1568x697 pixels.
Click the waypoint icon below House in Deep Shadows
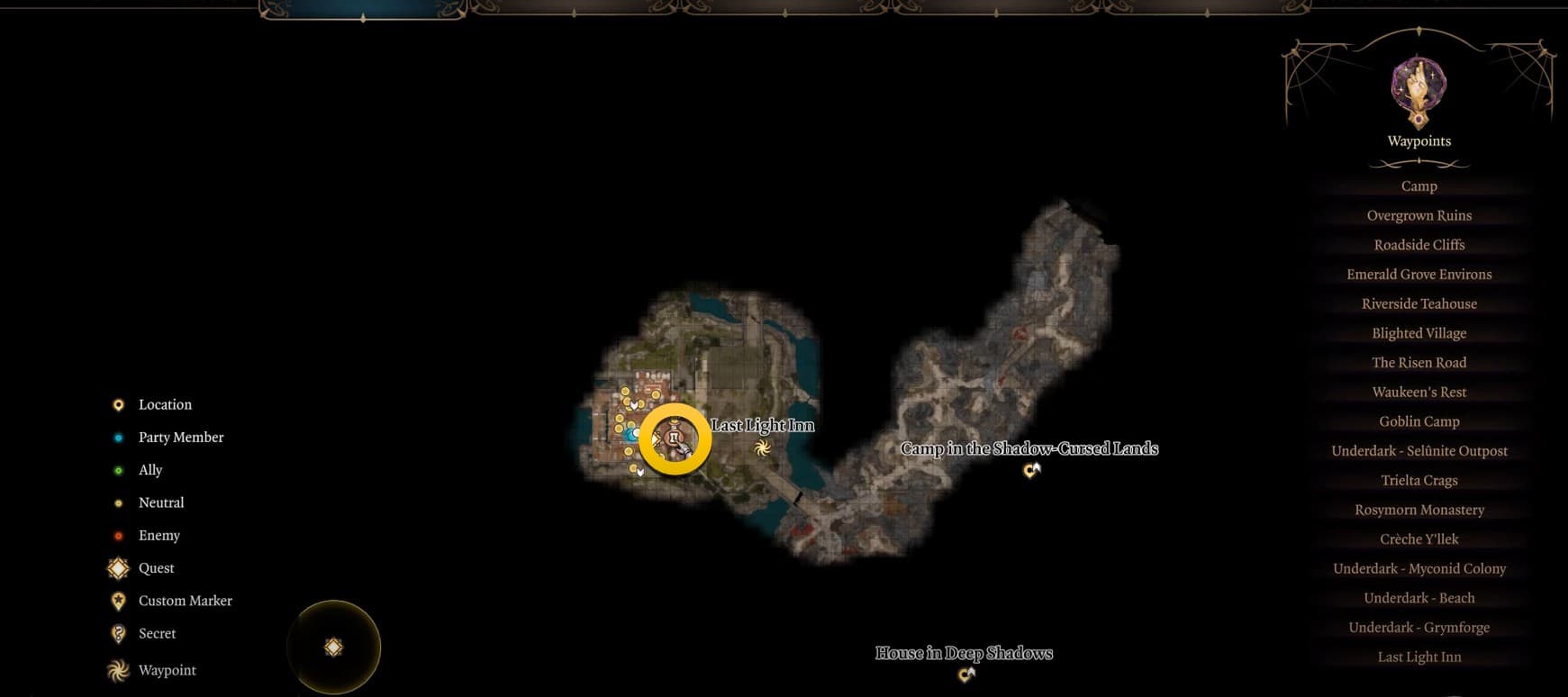point(966,674)
